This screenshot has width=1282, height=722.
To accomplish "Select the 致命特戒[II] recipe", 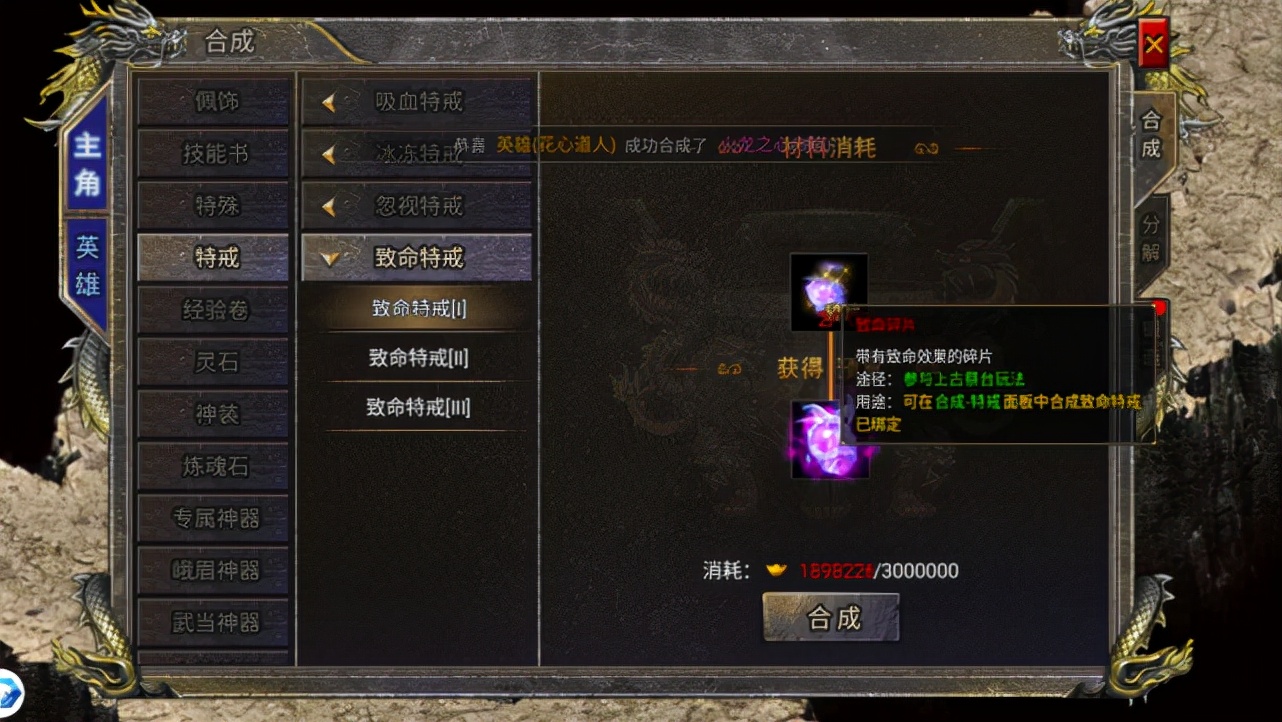I will [418, 357].
